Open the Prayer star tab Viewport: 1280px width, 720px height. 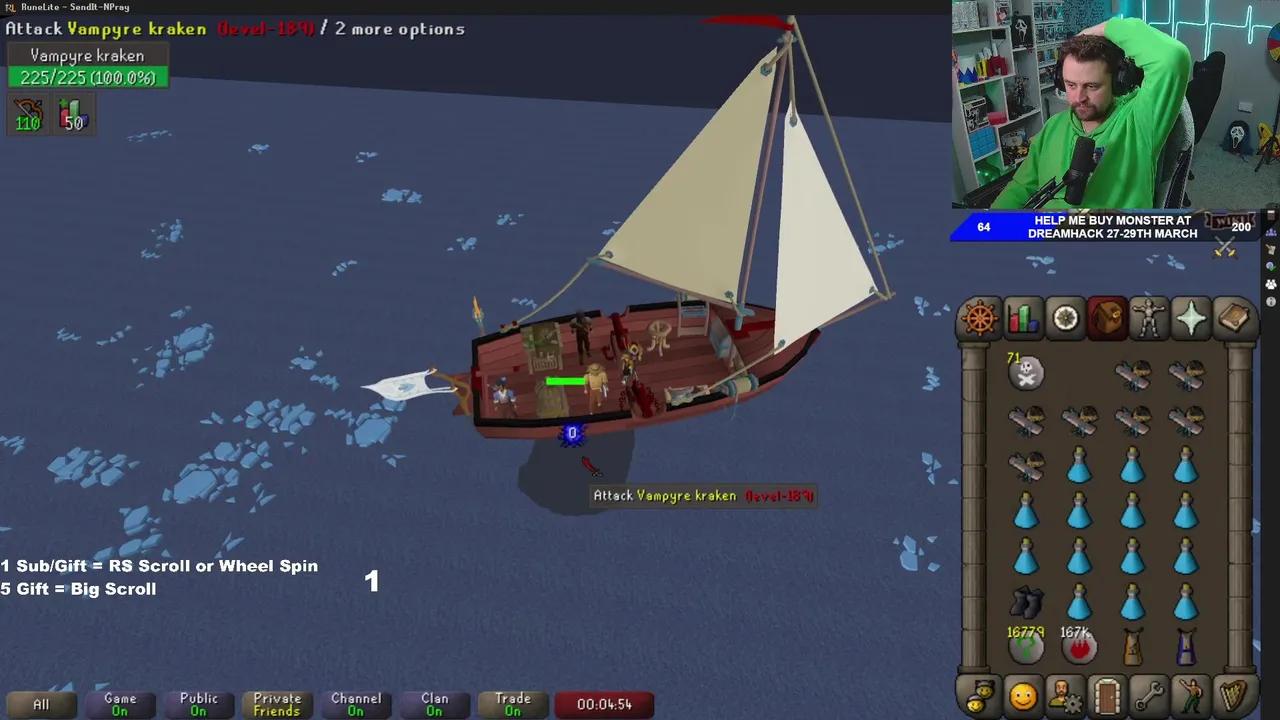tap(1191, 318)
